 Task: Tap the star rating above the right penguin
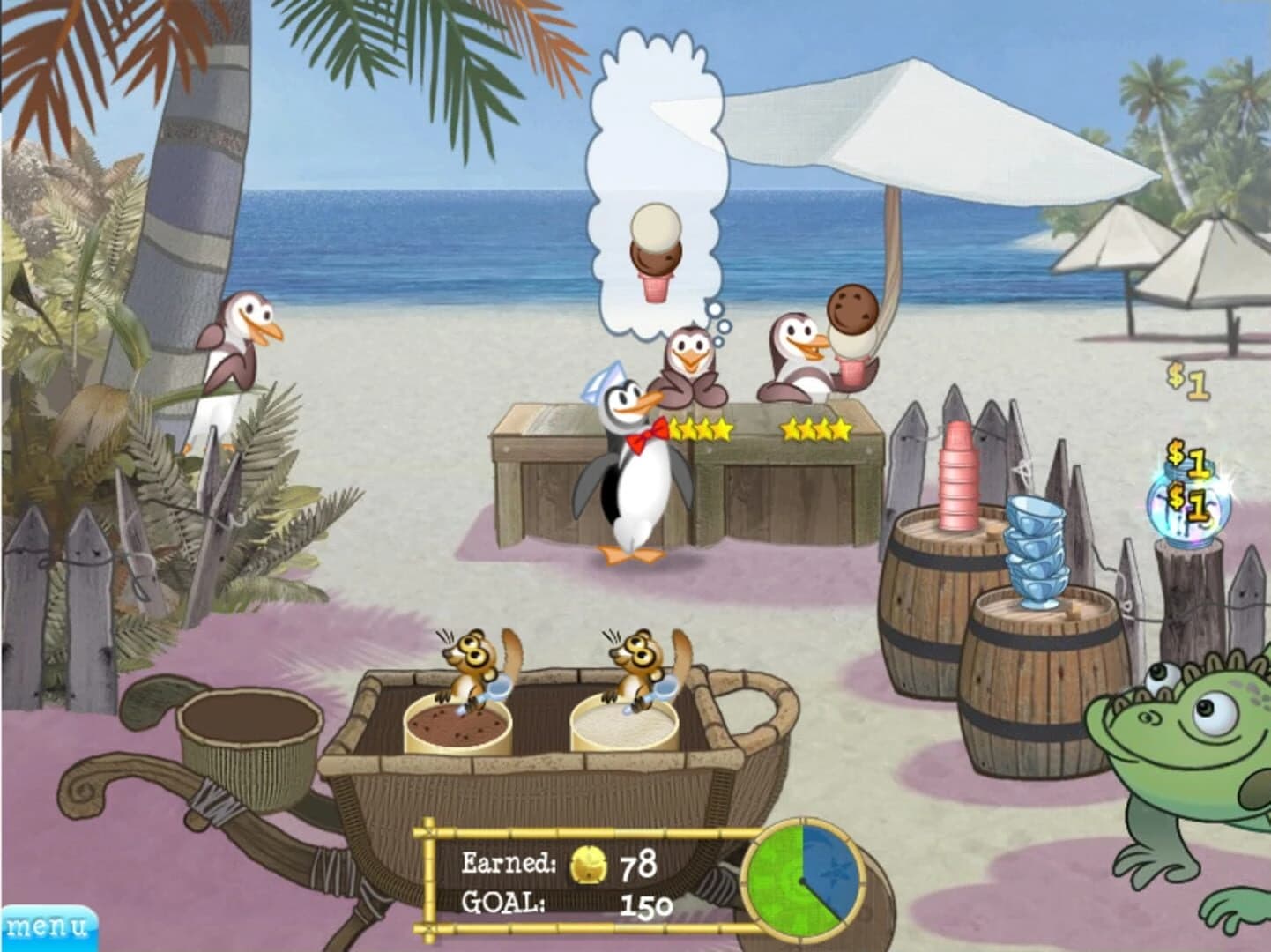[816, 429]
